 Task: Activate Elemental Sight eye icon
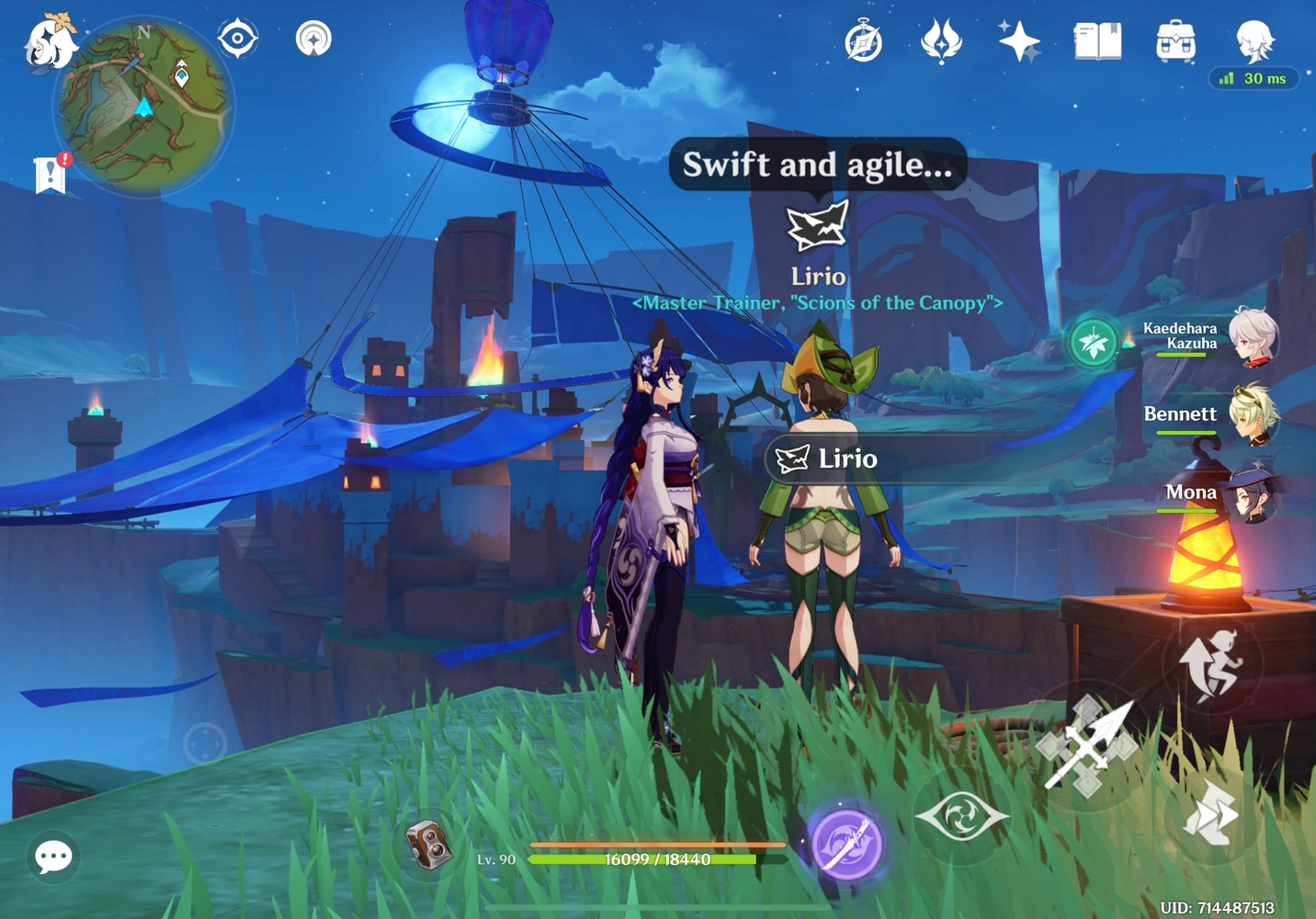[962, 815]
